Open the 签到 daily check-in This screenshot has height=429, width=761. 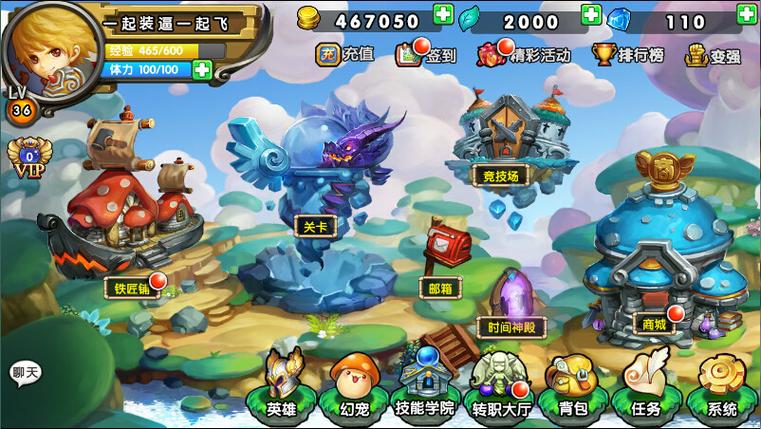[426, 55]
